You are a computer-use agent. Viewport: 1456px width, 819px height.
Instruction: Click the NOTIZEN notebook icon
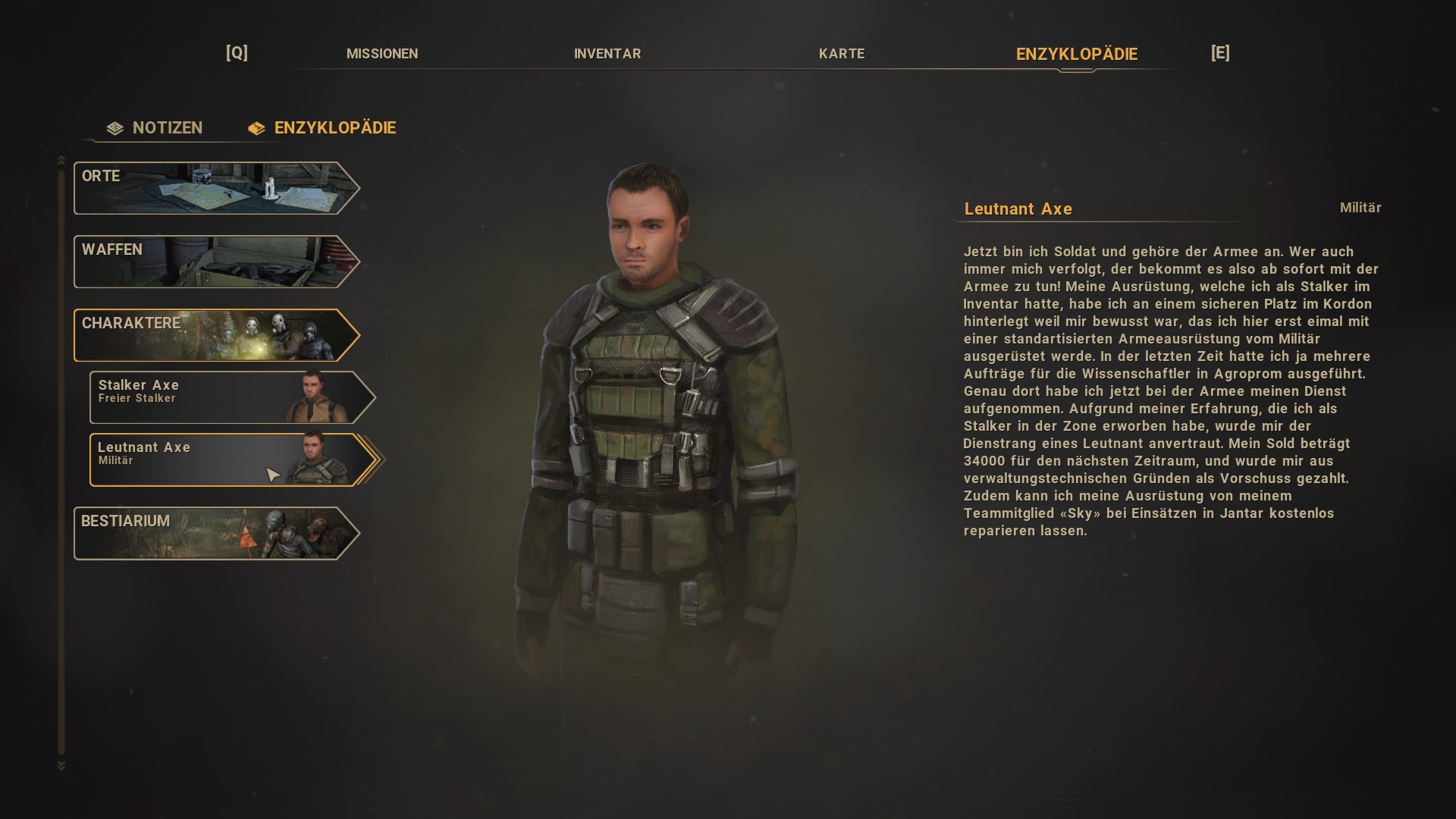click(114, 127)
